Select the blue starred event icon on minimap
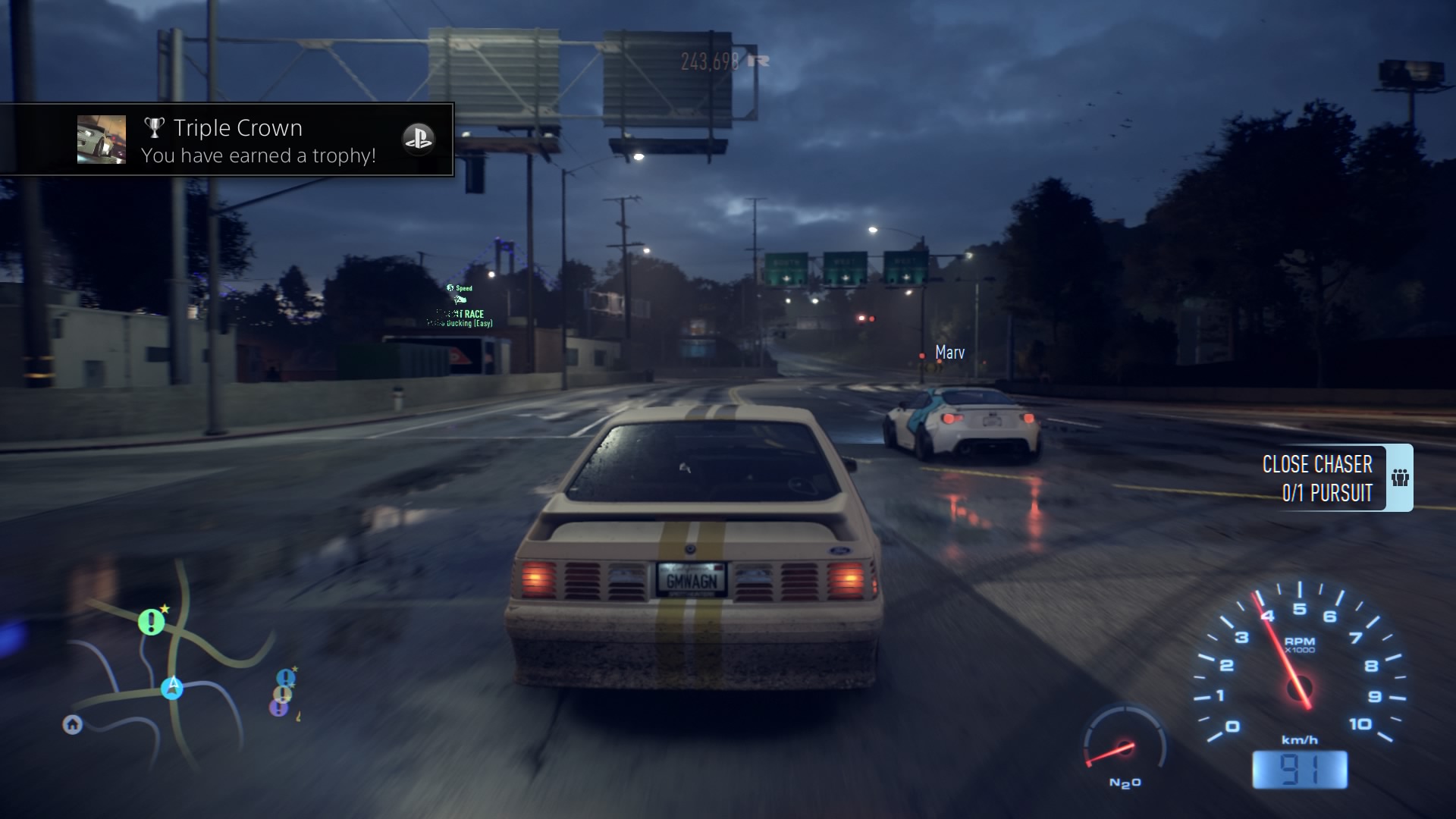 point(285,677)
